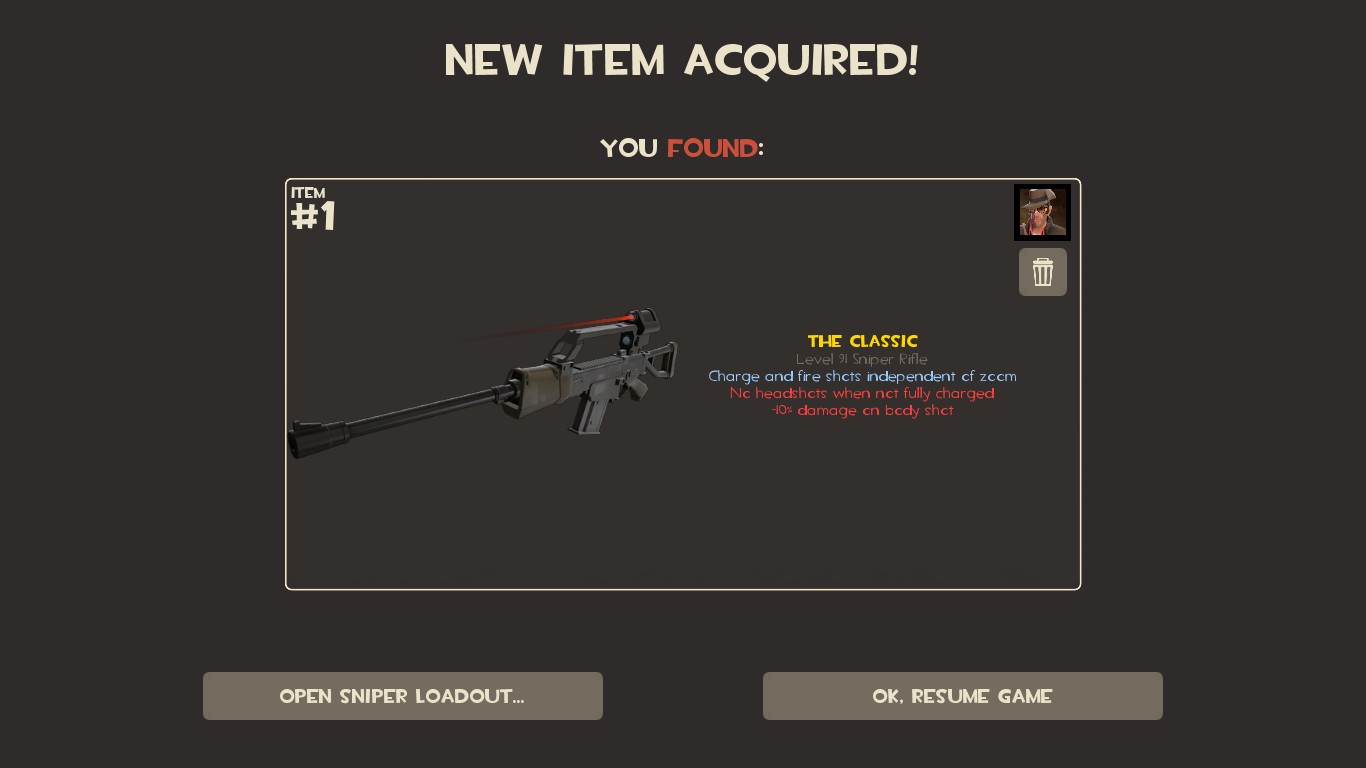Select the Sniper class portrait icon
The width and height of the screenshot is (1366, 768).
click(1042, 212)
